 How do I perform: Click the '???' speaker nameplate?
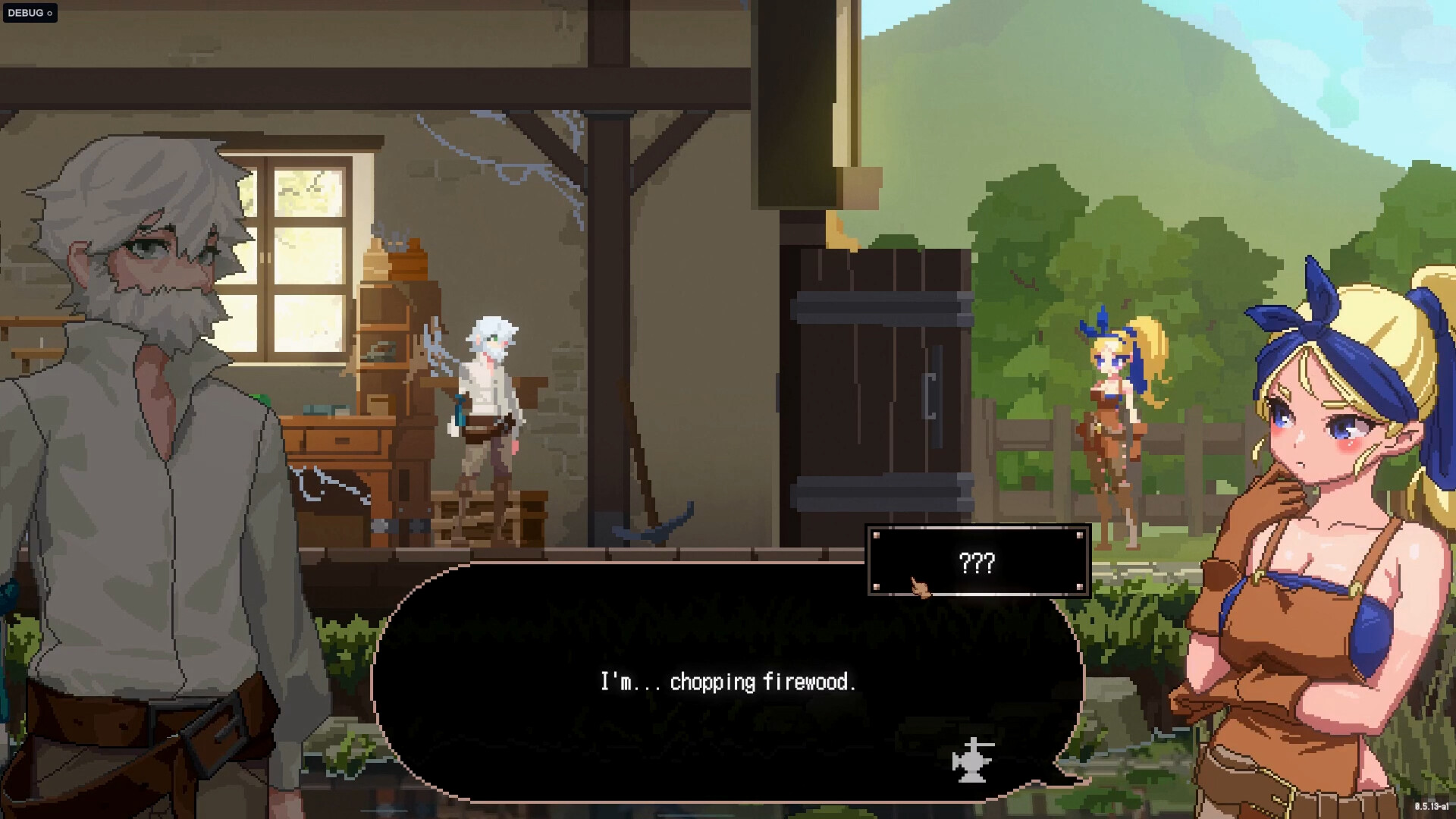[979, 562]
